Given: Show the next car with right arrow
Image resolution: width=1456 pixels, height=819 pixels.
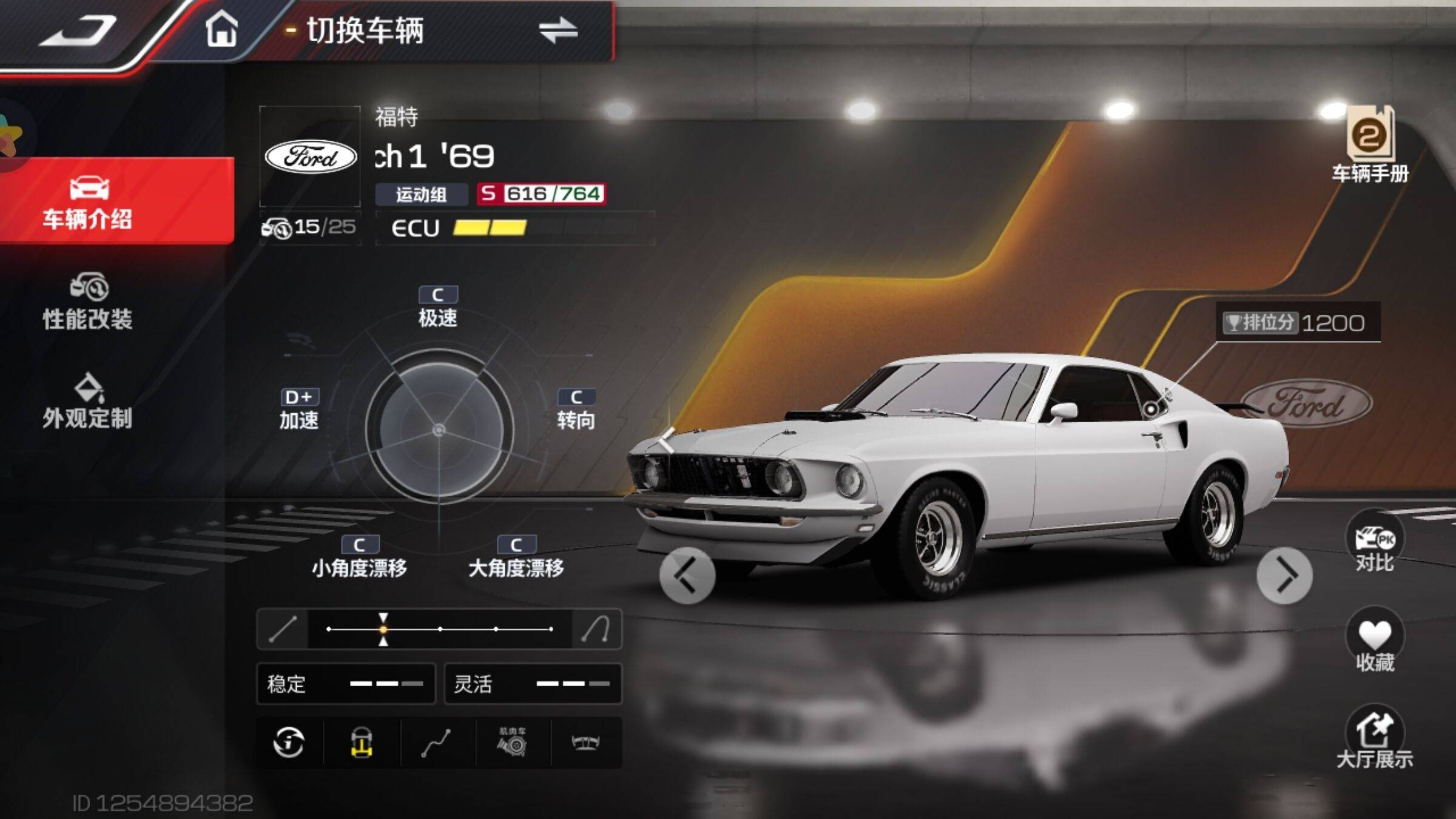Looking at the screenshot, I should (1284, 575).
